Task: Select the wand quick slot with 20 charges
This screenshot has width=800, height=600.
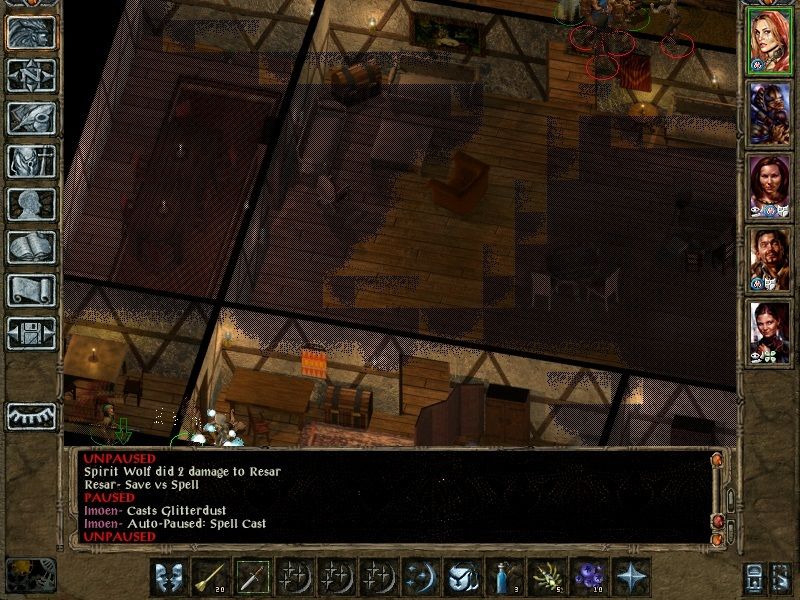Action: (209, 577)
